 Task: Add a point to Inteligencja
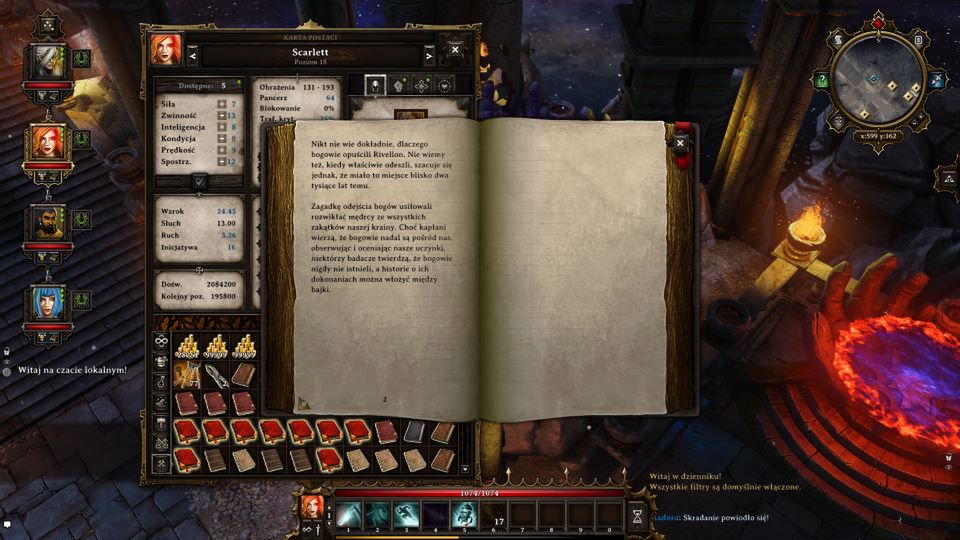tap(221, 128)
